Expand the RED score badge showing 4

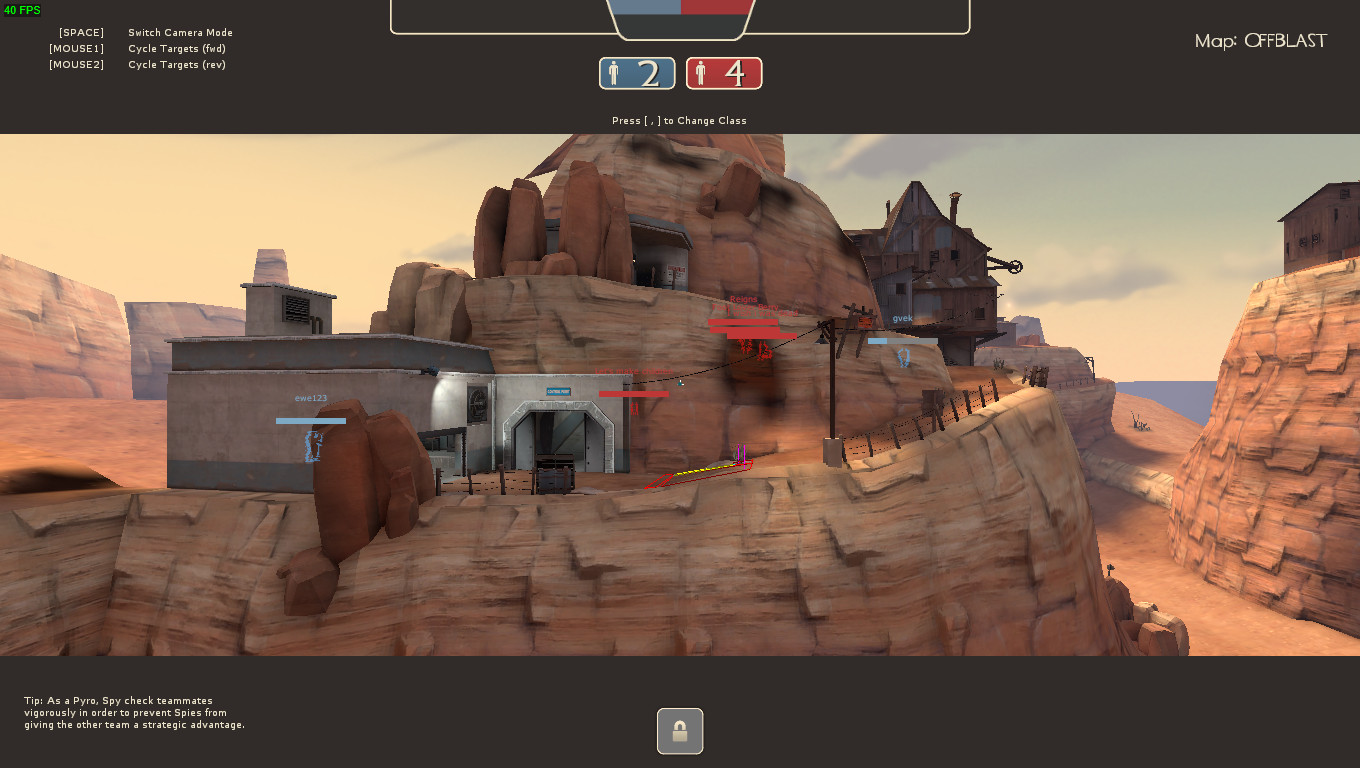(724, 73)
